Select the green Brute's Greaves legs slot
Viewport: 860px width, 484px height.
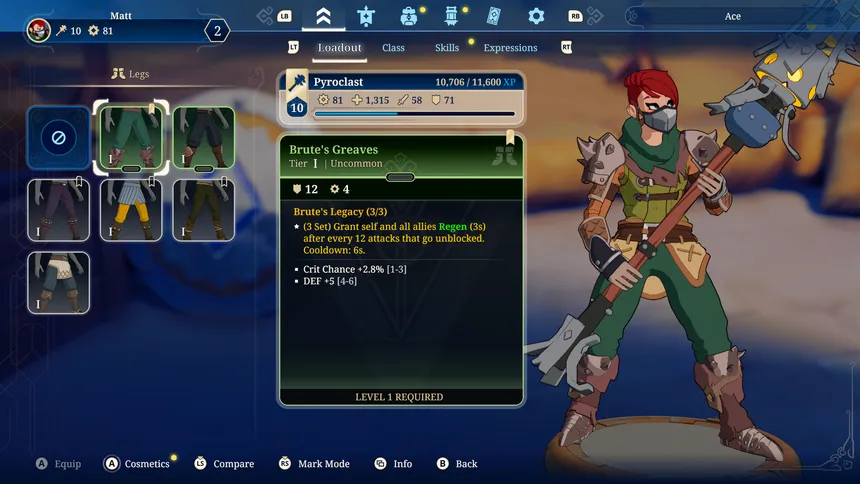[131, 137]
